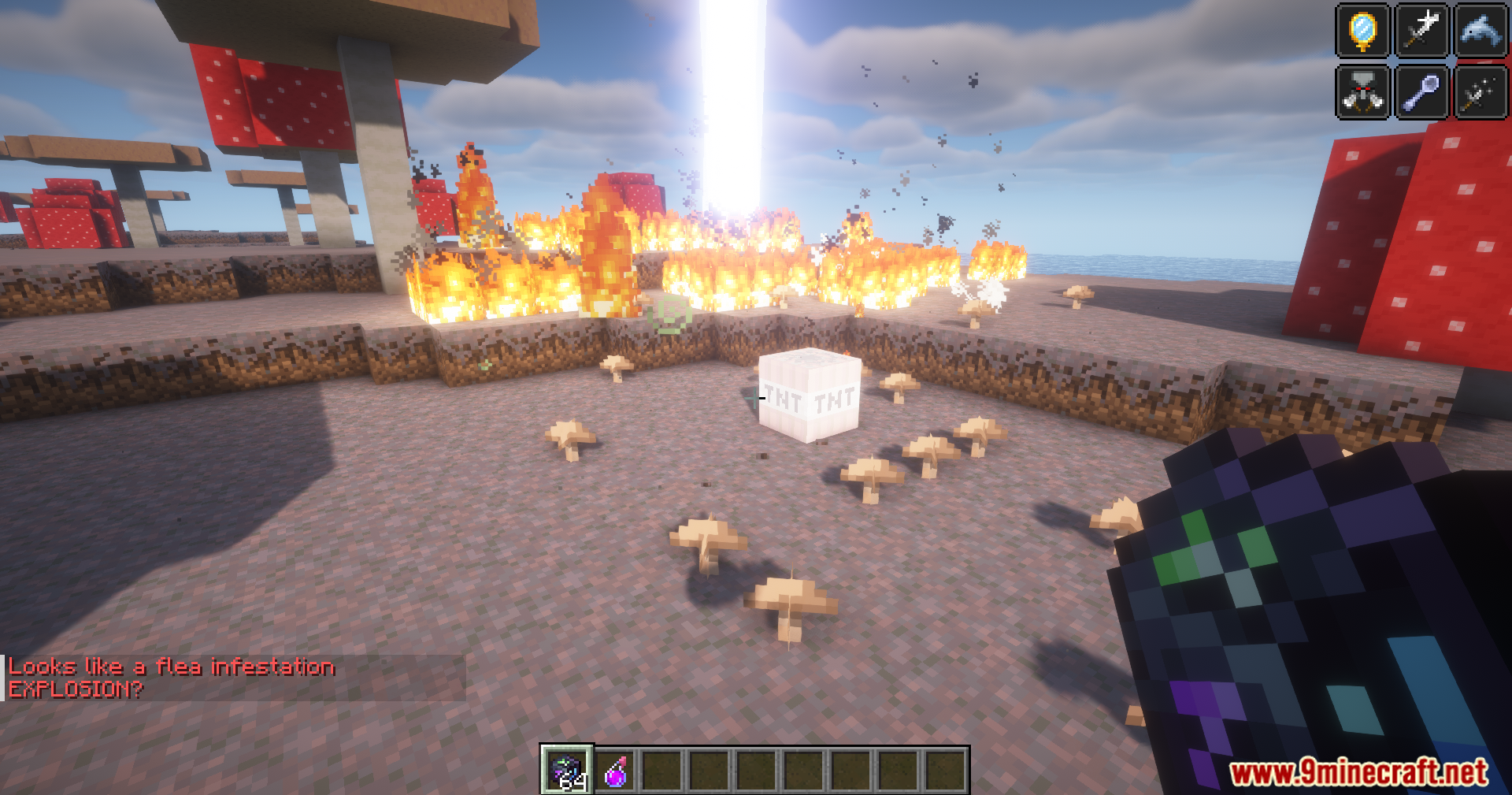1512x795 pixels.
Task: Click the silver spoon effect icon
Action: coord(1421,91)
